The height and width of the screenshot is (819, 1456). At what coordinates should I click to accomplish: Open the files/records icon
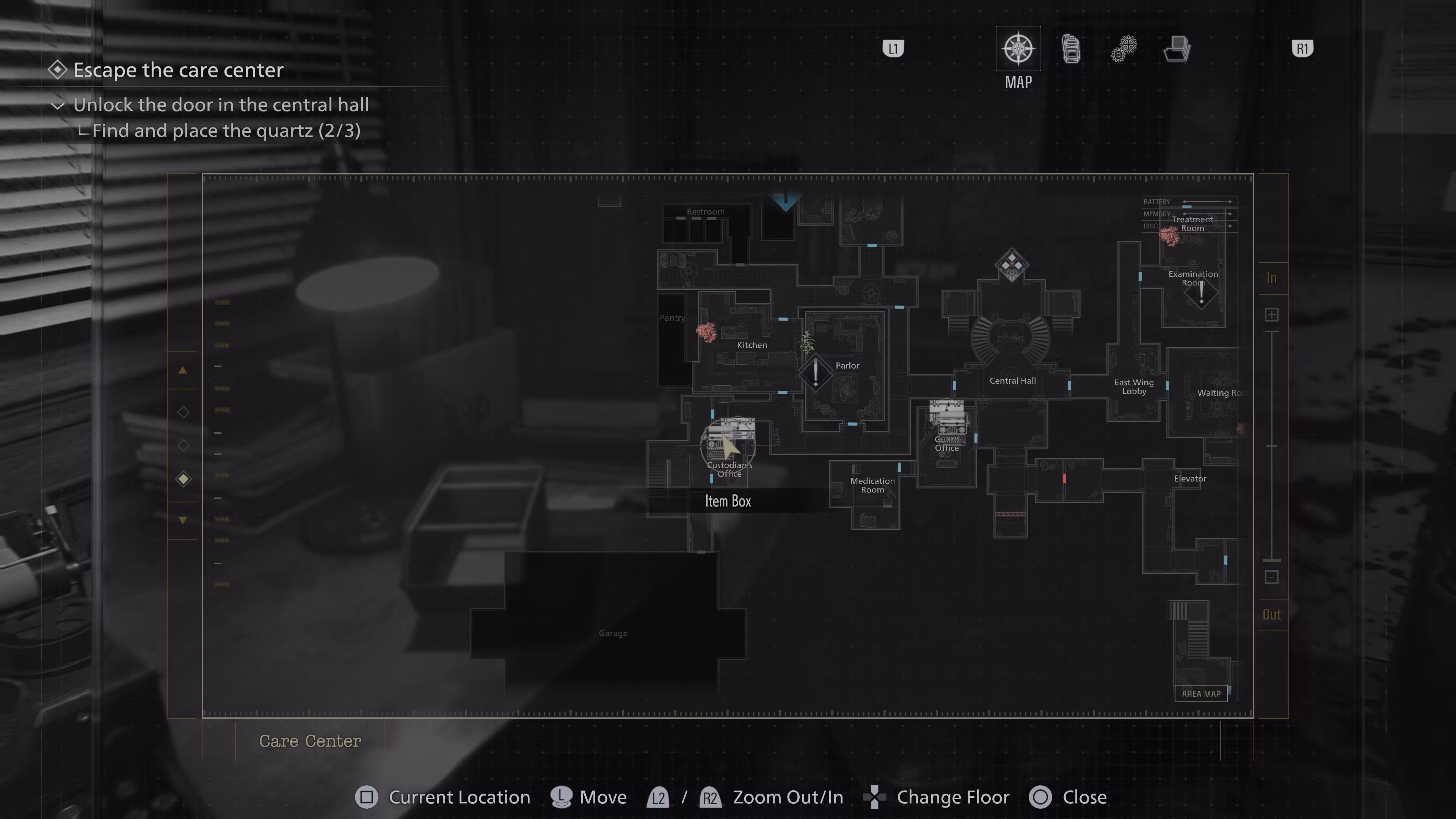[1177, 49]
